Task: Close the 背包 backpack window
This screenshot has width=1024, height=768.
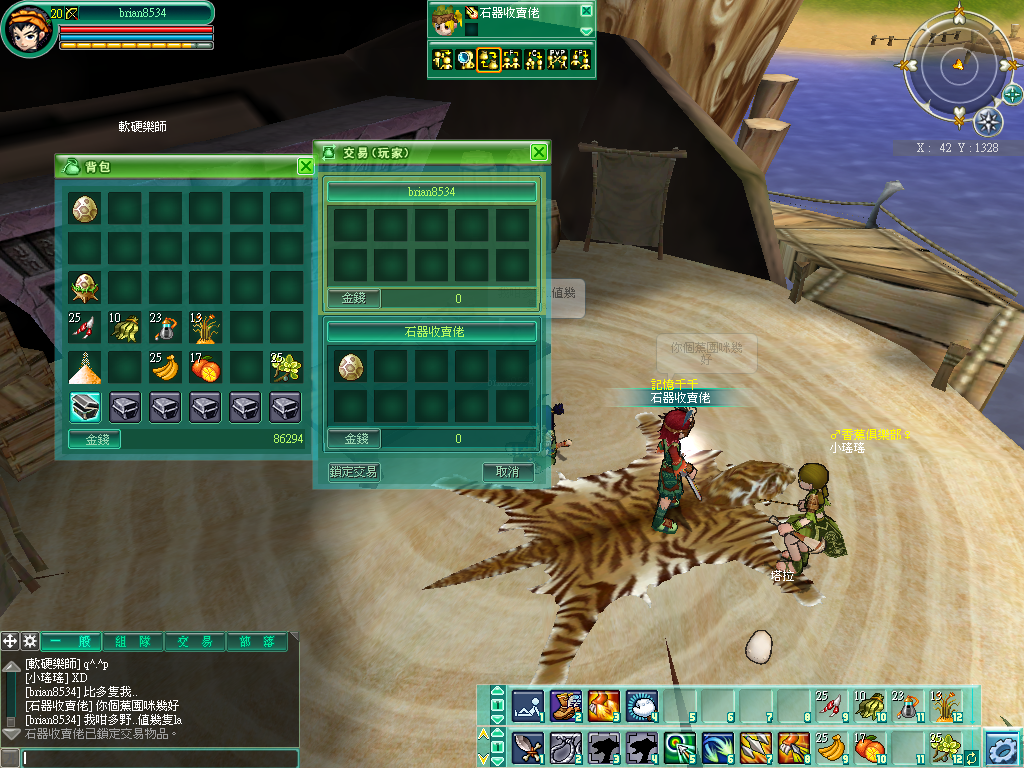Action: coord(306,166)
